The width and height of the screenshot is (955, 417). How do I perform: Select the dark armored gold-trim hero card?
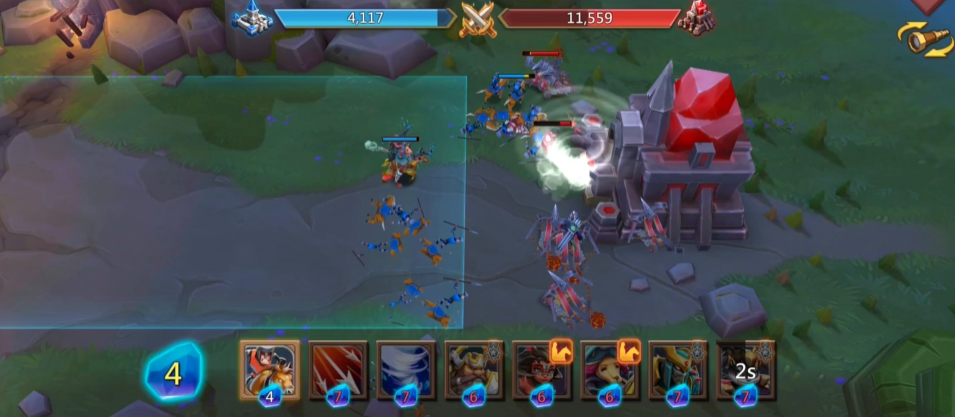tap(677, 369)
